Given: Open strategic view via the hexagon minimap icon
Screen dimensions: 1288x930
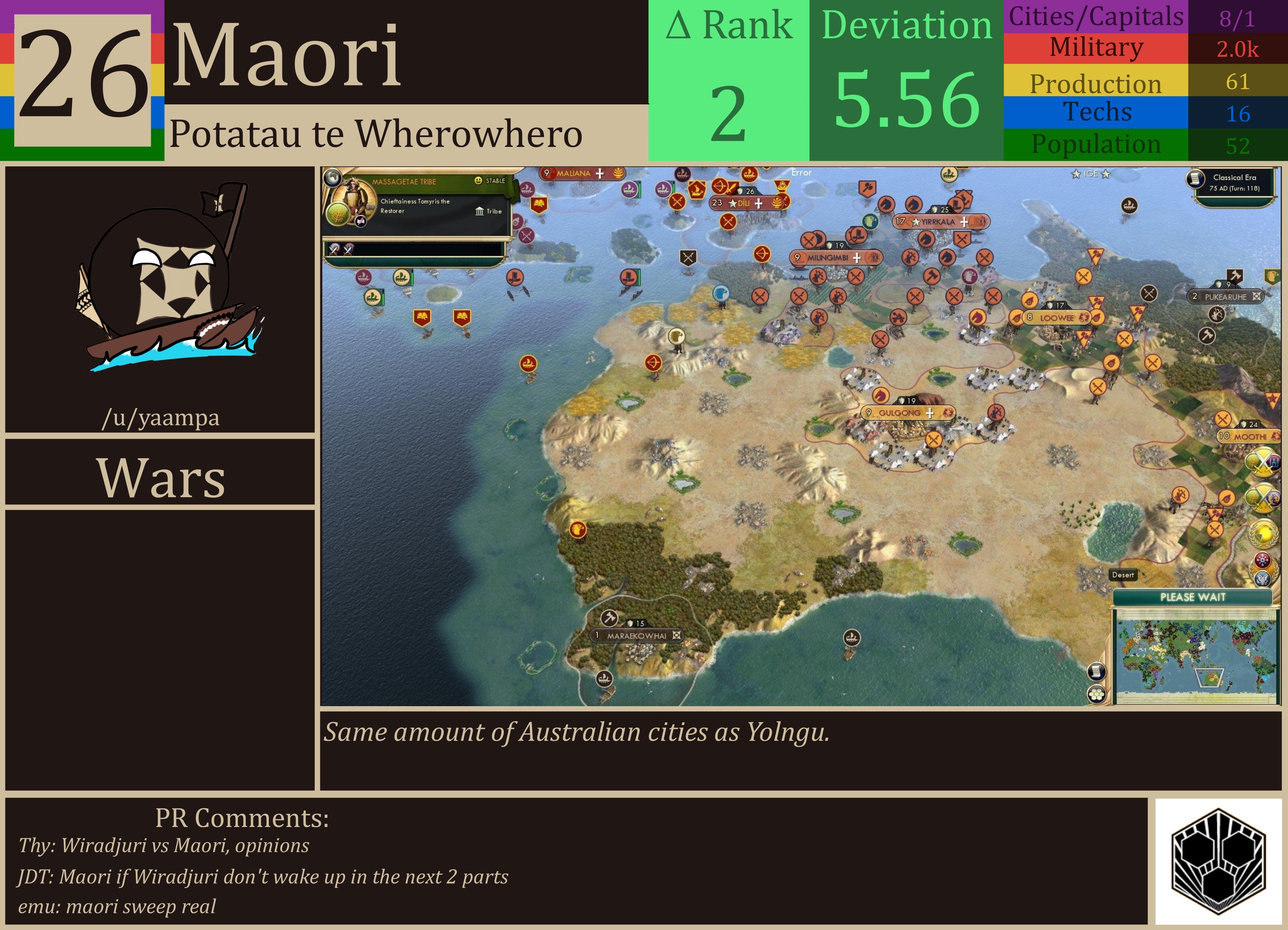Looking at the screenshot, I should coord(1096,695).
